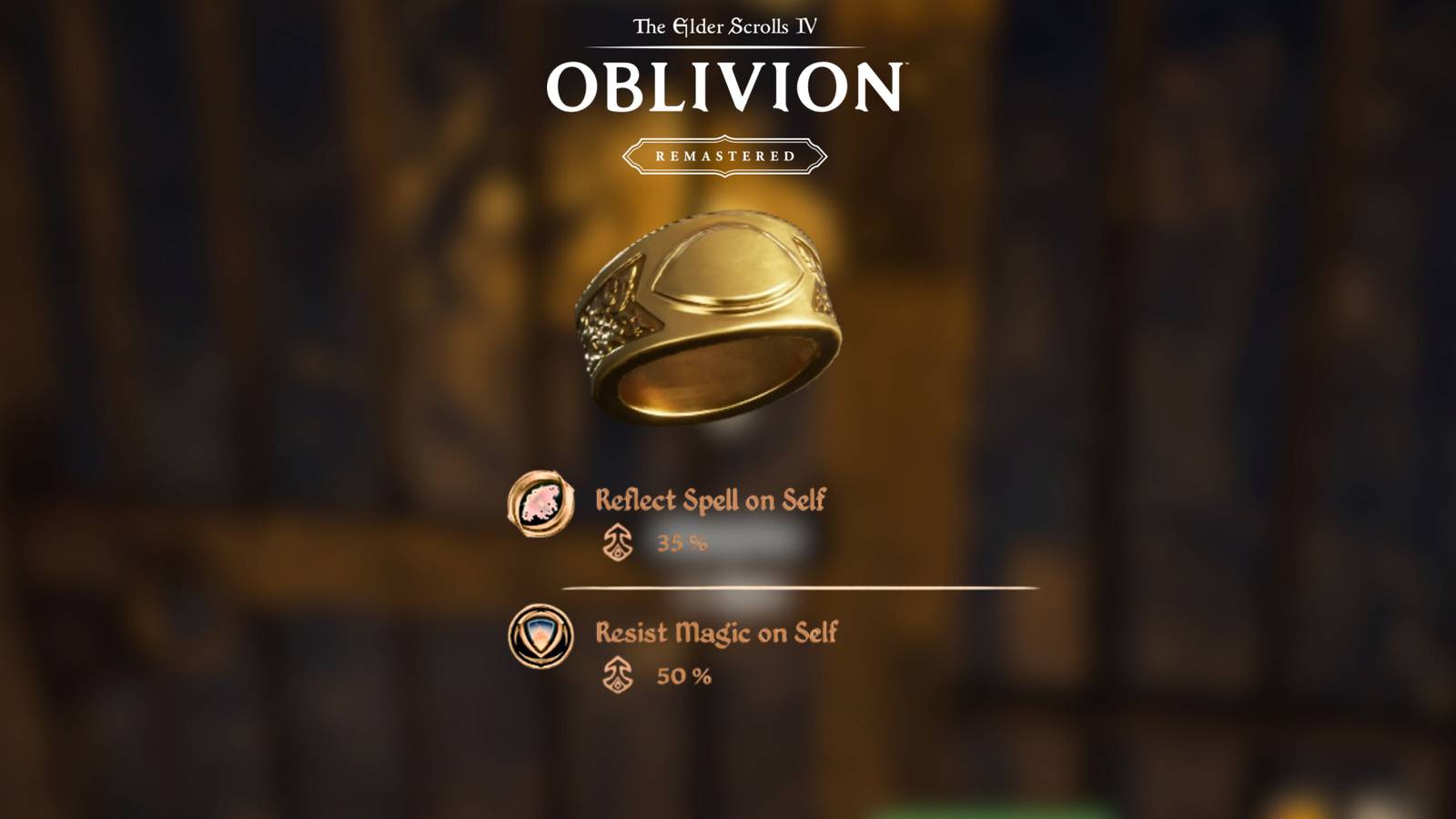
Task: Expand the Reflect Spell on Self details
Action: [x=712, y=499]
